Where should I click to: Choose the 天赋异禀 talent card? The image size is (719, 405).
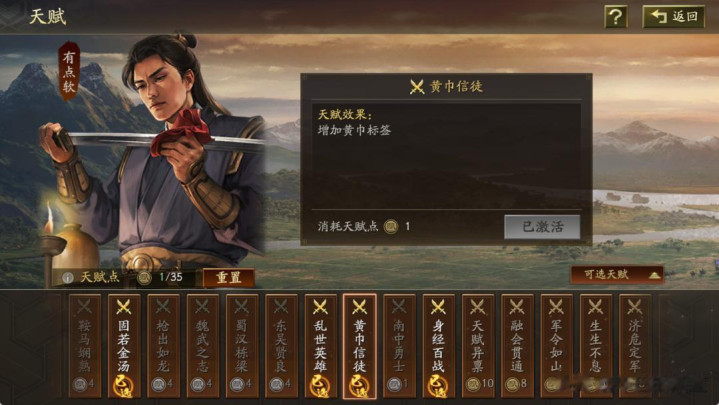coord(477,345)
